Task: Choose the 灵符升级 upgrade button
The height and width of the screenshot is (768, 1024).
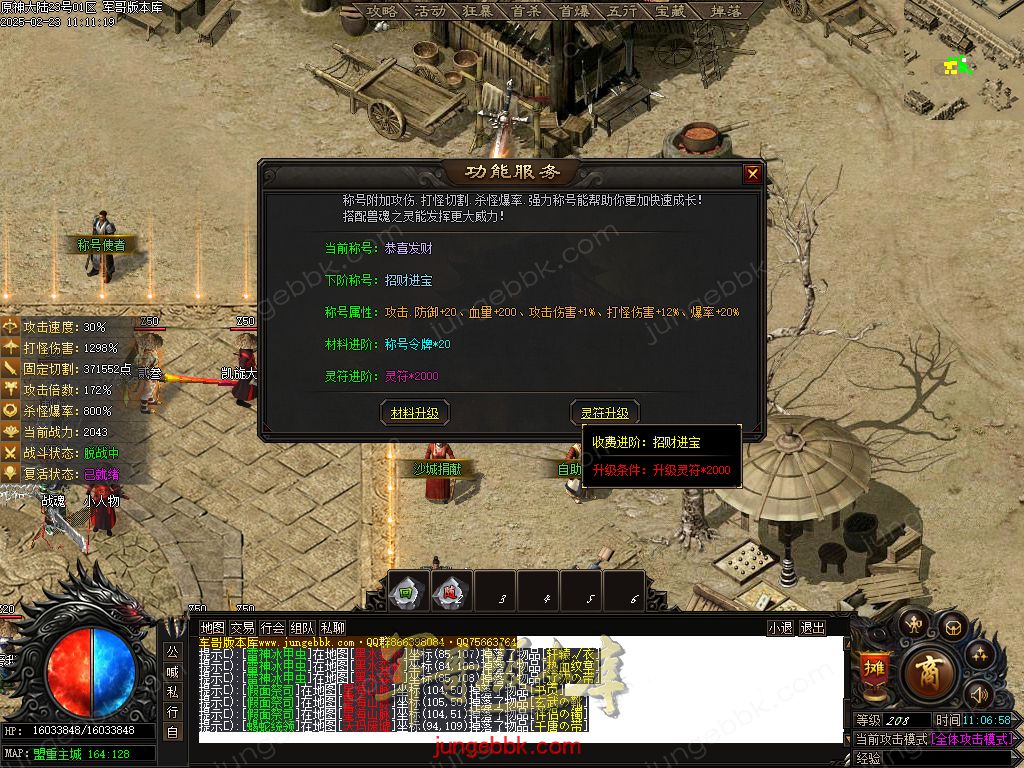Action: tap(605, 412)
